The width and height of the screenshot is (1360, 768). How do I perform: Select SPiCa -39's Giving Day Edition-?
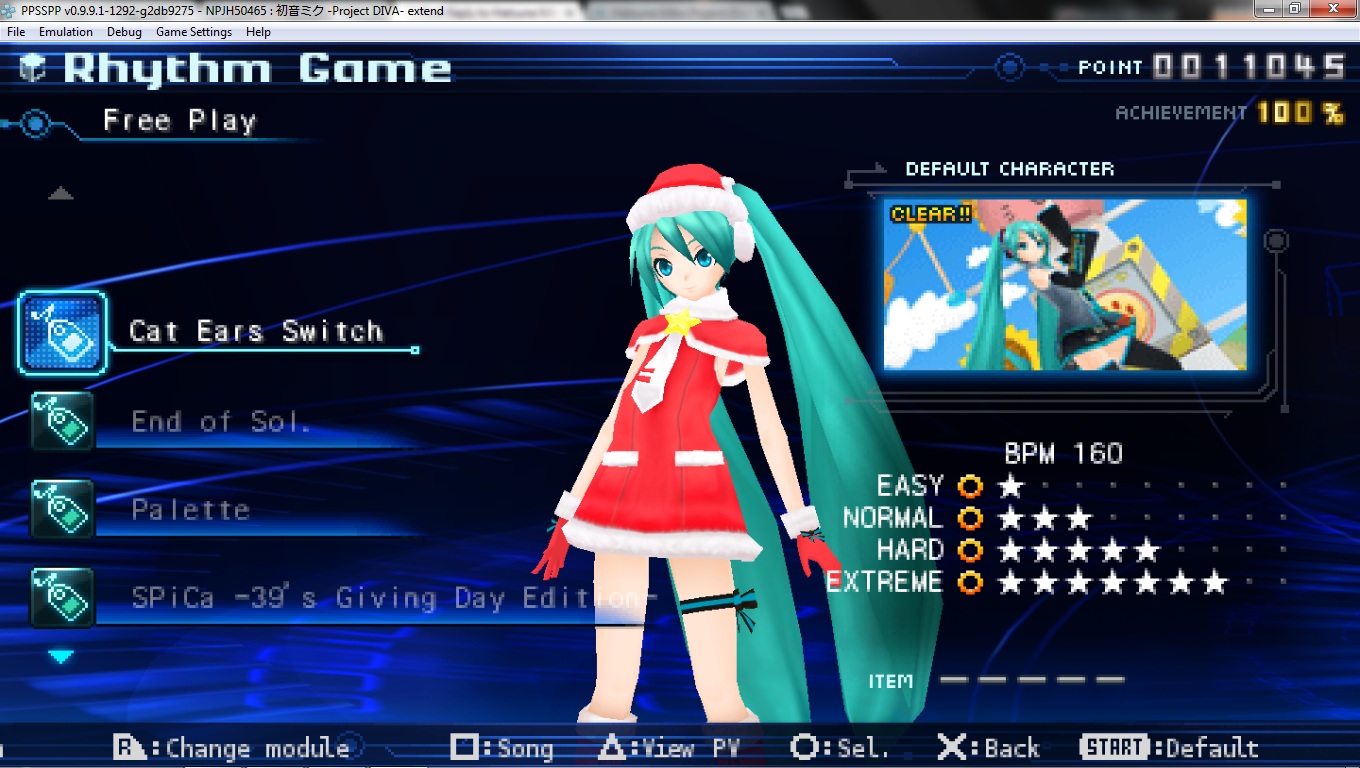click(394, 598)
